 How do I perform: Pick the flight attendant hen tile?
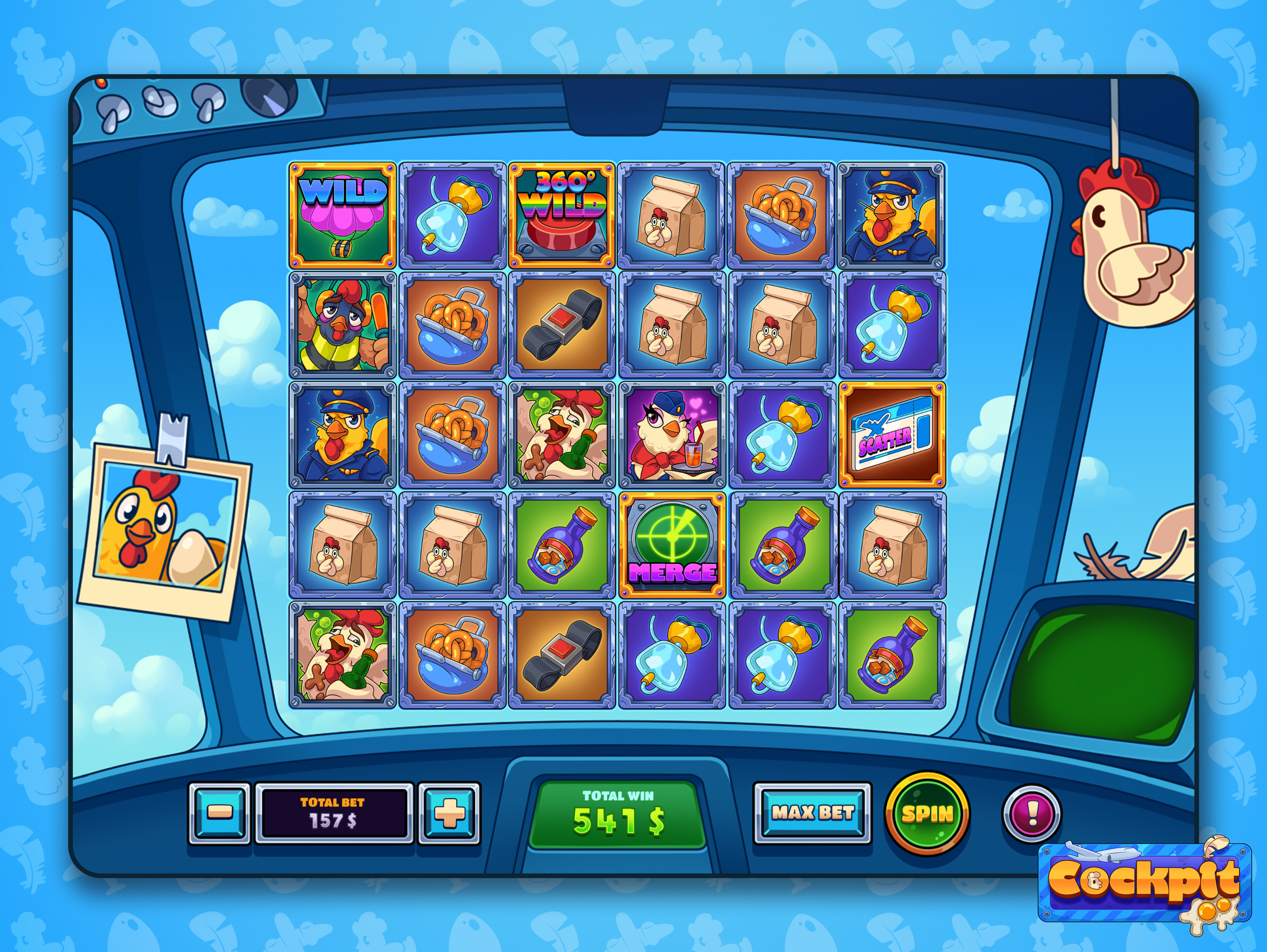(x=672, y=435)
